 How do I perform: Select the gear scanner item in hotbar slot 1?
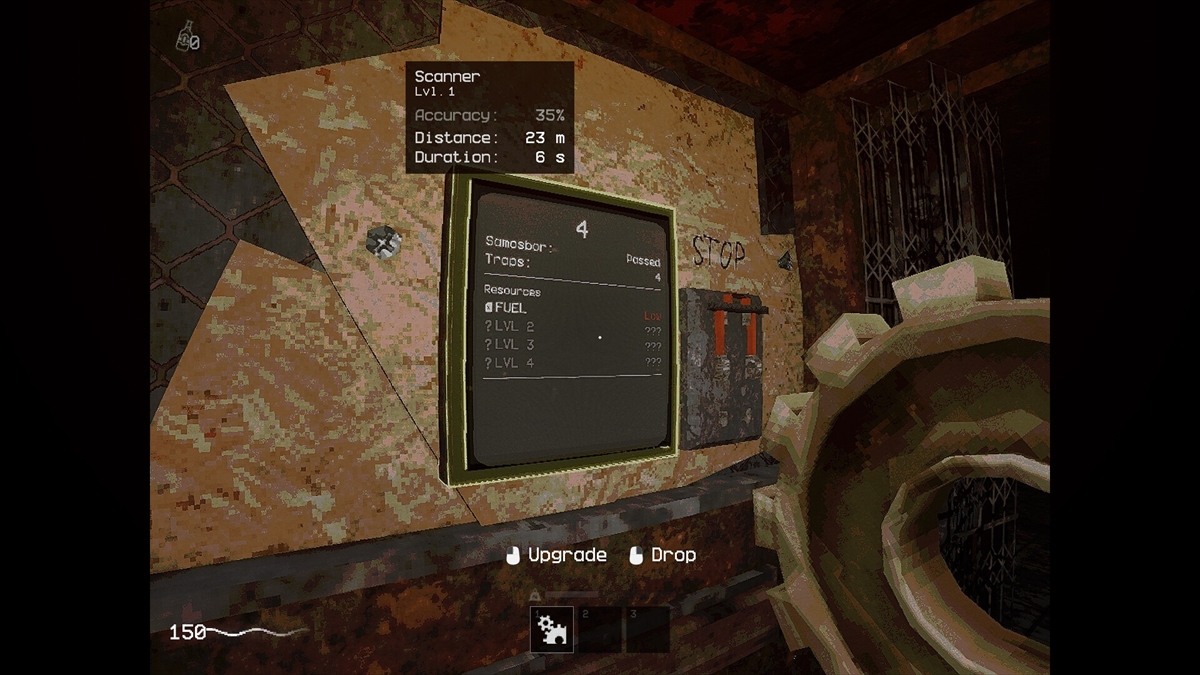pyautogui.click(x=551, y=629)
